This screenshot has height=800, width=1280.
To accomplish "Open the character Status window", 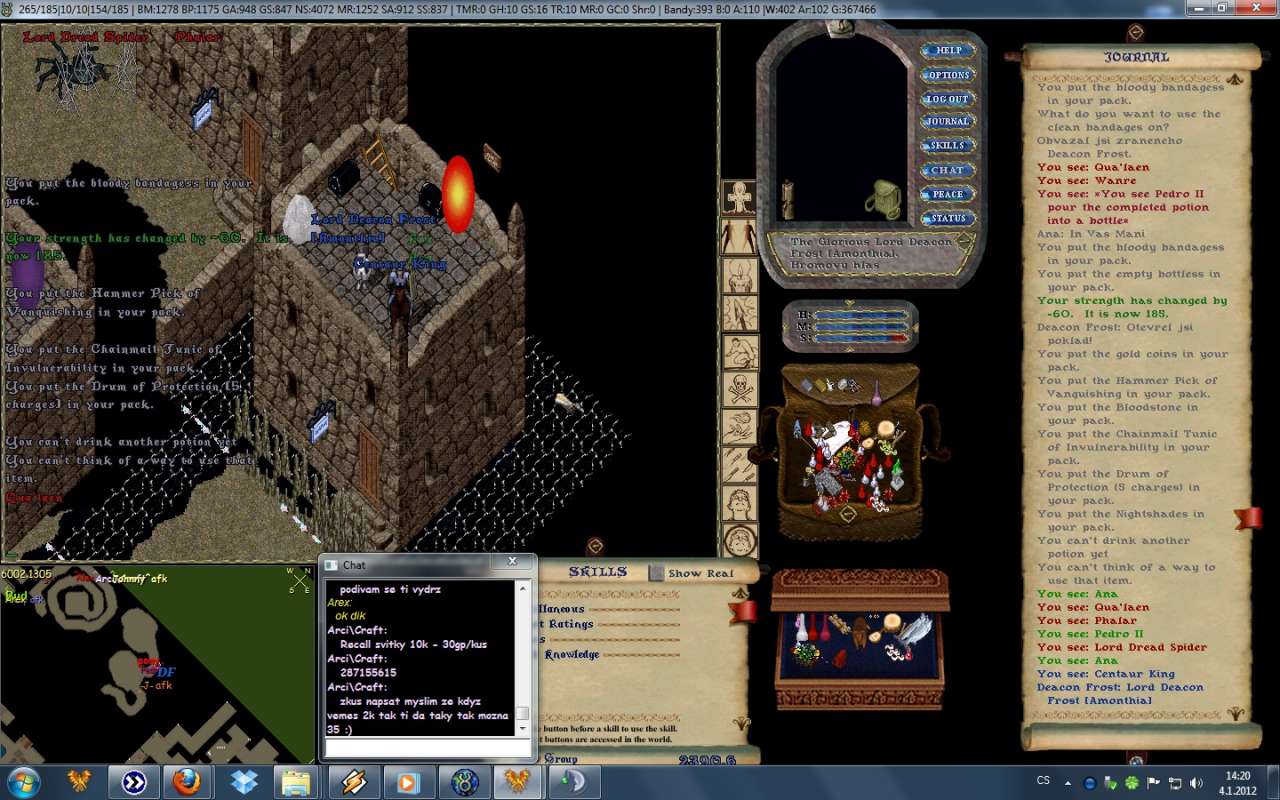I will [x=947, y=218].
